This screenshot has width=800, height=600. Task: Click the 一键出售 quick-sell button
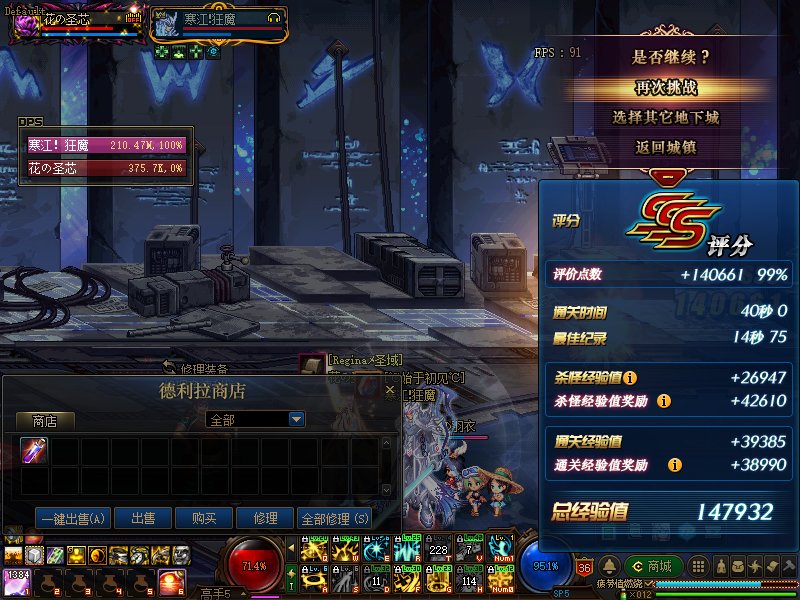tap(72, 518)
